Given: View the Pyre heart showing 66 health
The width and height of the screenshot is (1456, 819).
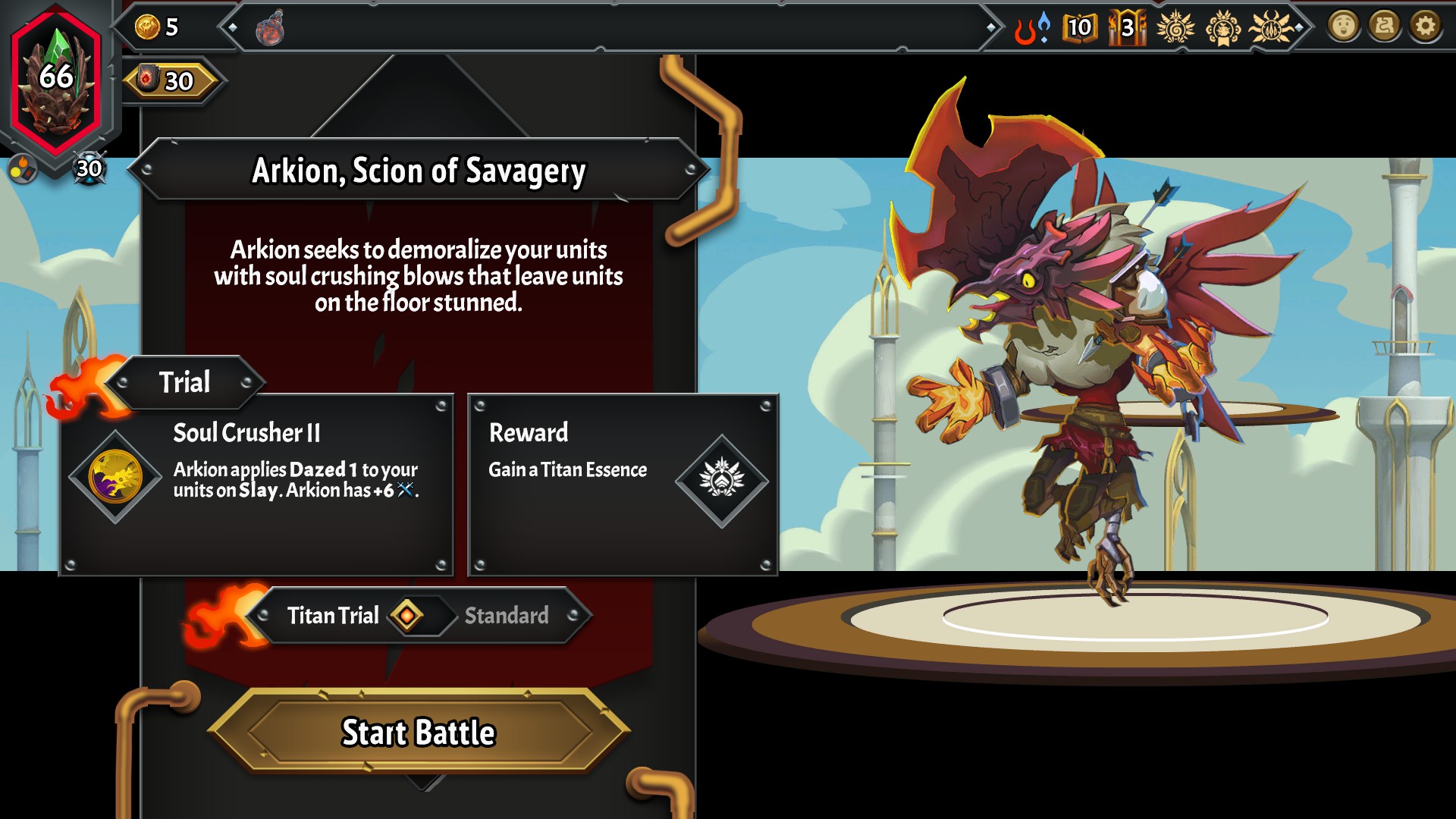Looking at the screenshot, I should tap(57, 78).
